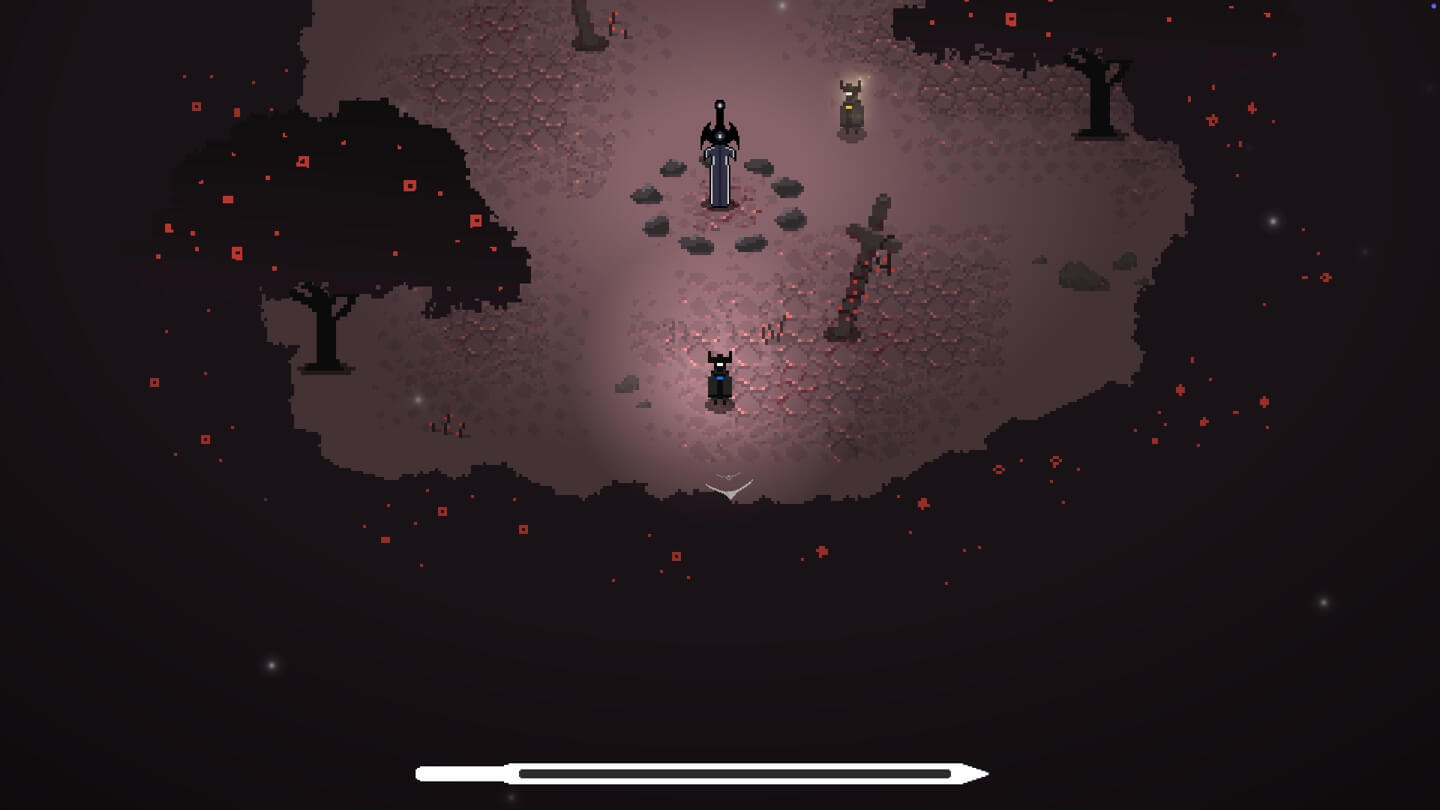Click the winged crossguard of the sword
This screenshot has width=1440, height=810.
pos(718,135)
